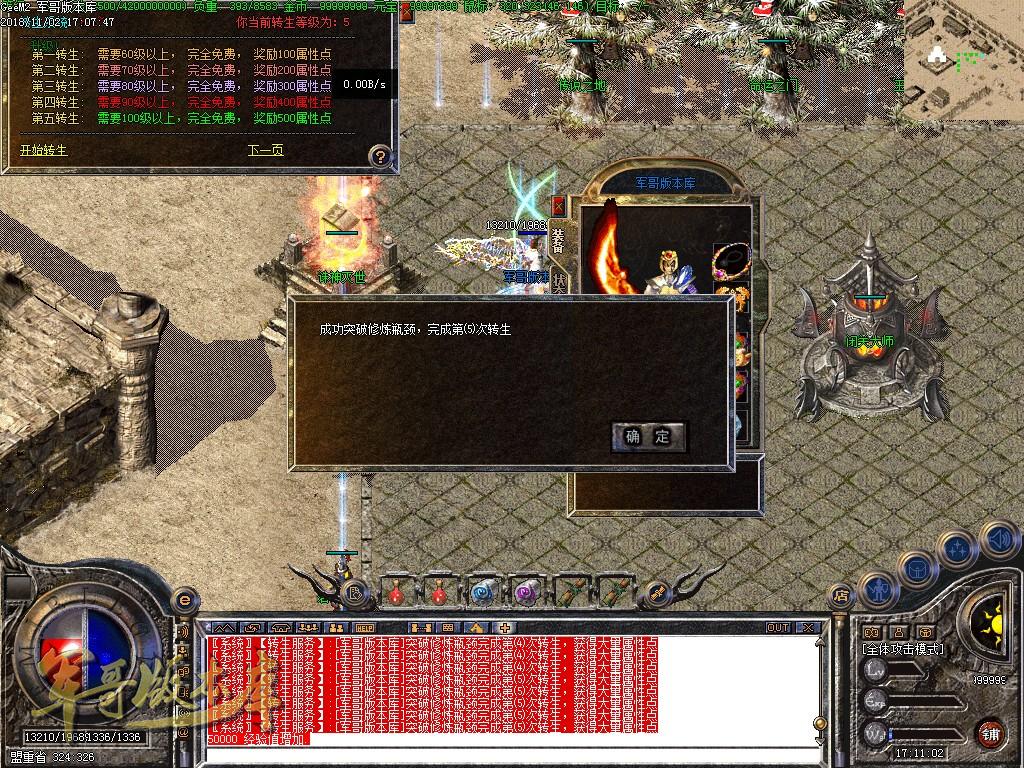Viewport: 1024px width, 768px height.
Task: Use the blue scroll in the quick belt
Action: point(483,592)
